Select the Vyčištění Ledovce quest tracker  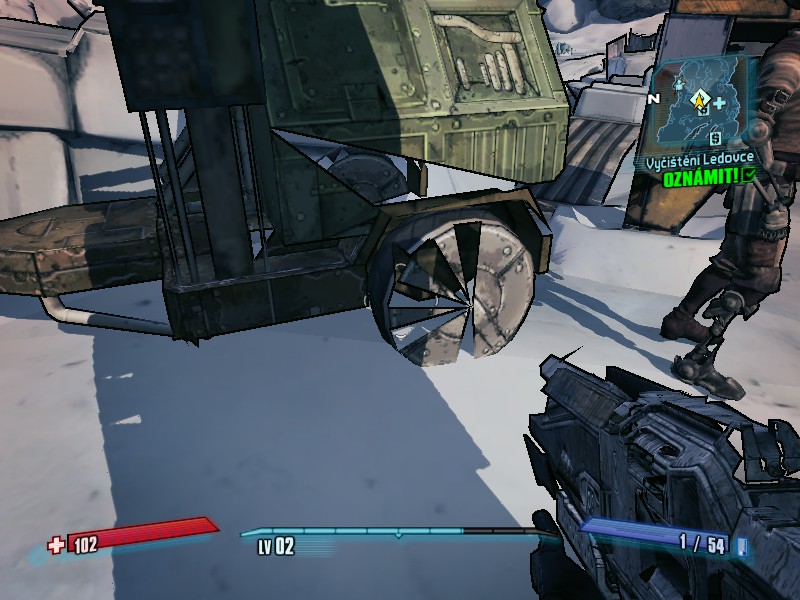(697, 159)
